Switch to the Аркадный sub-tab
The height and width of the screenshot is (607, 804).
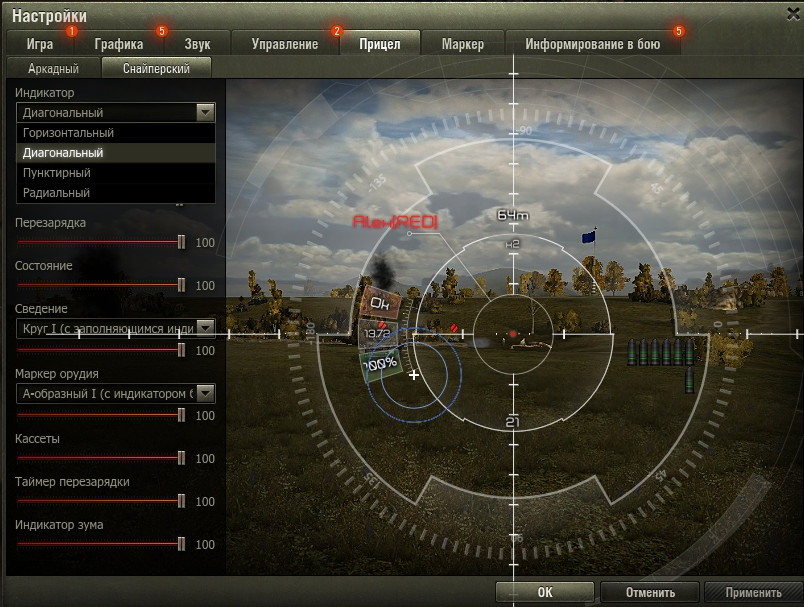tap(52, 69)
